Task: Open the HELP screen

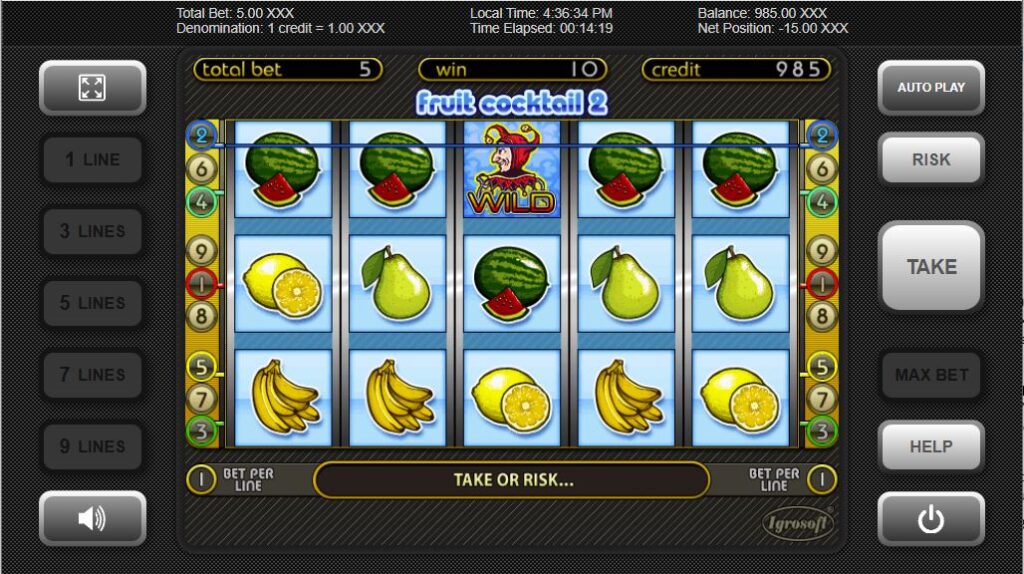Action: pos(931,446)
